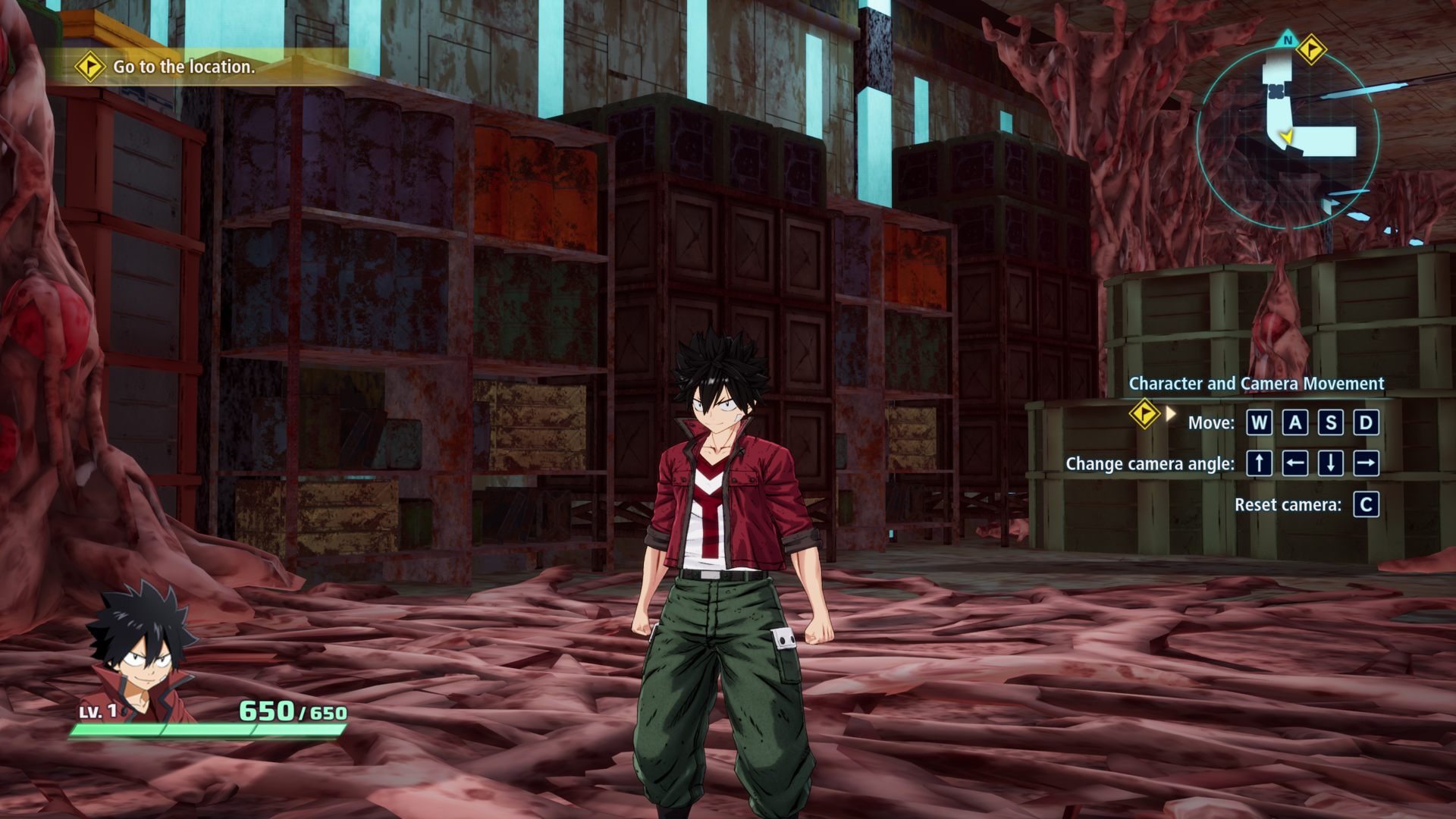Image resolution: width=1456 pixels, height=819 pixels.
Task: Select the Character and Camera Movement tutorial panel
Action: (x=1255, y=383)
